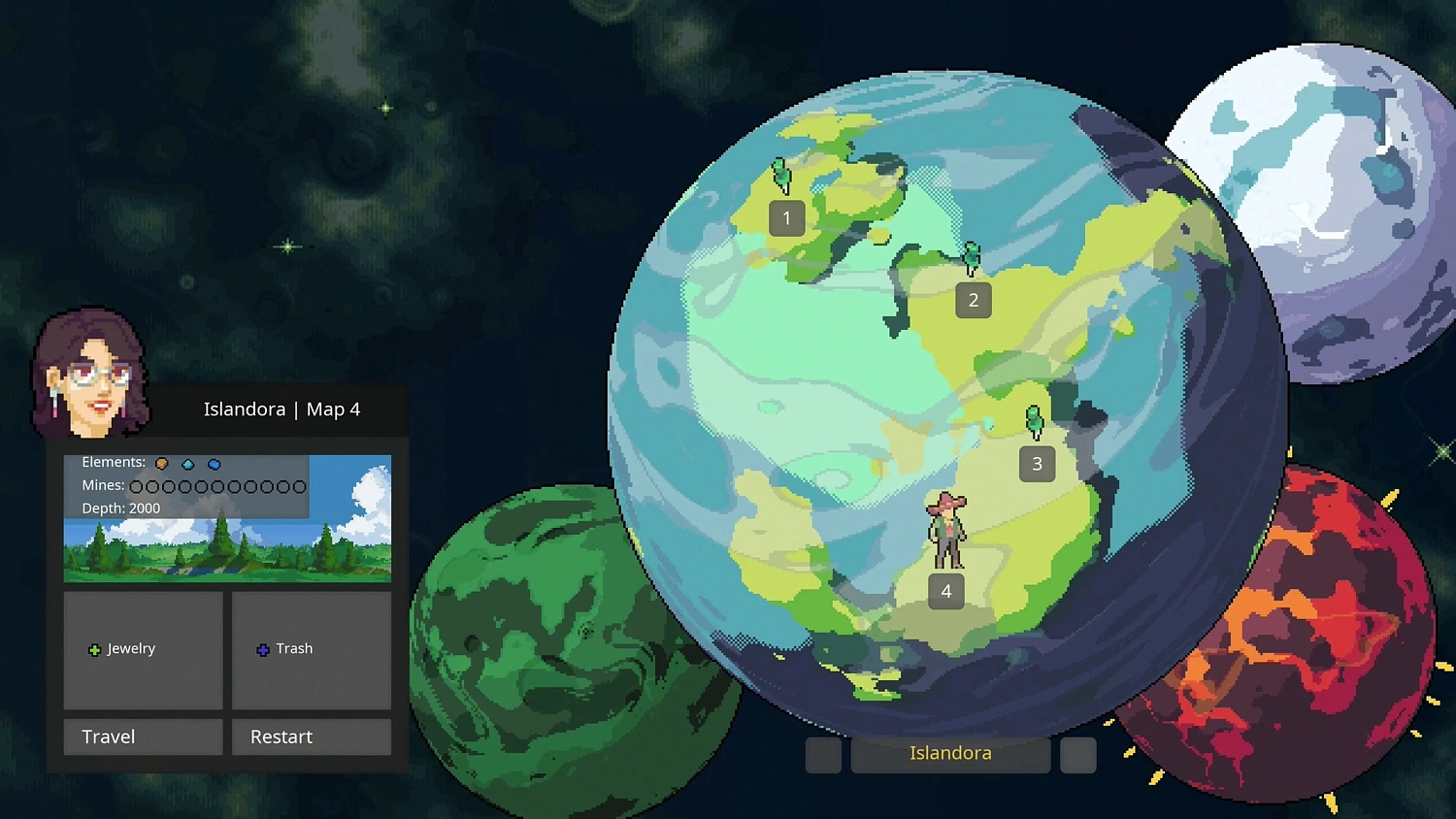The width and height of the screenshot is (1456, 819).
Task: Click the purple gem icon beside Trash
Action: click(263, 649)
